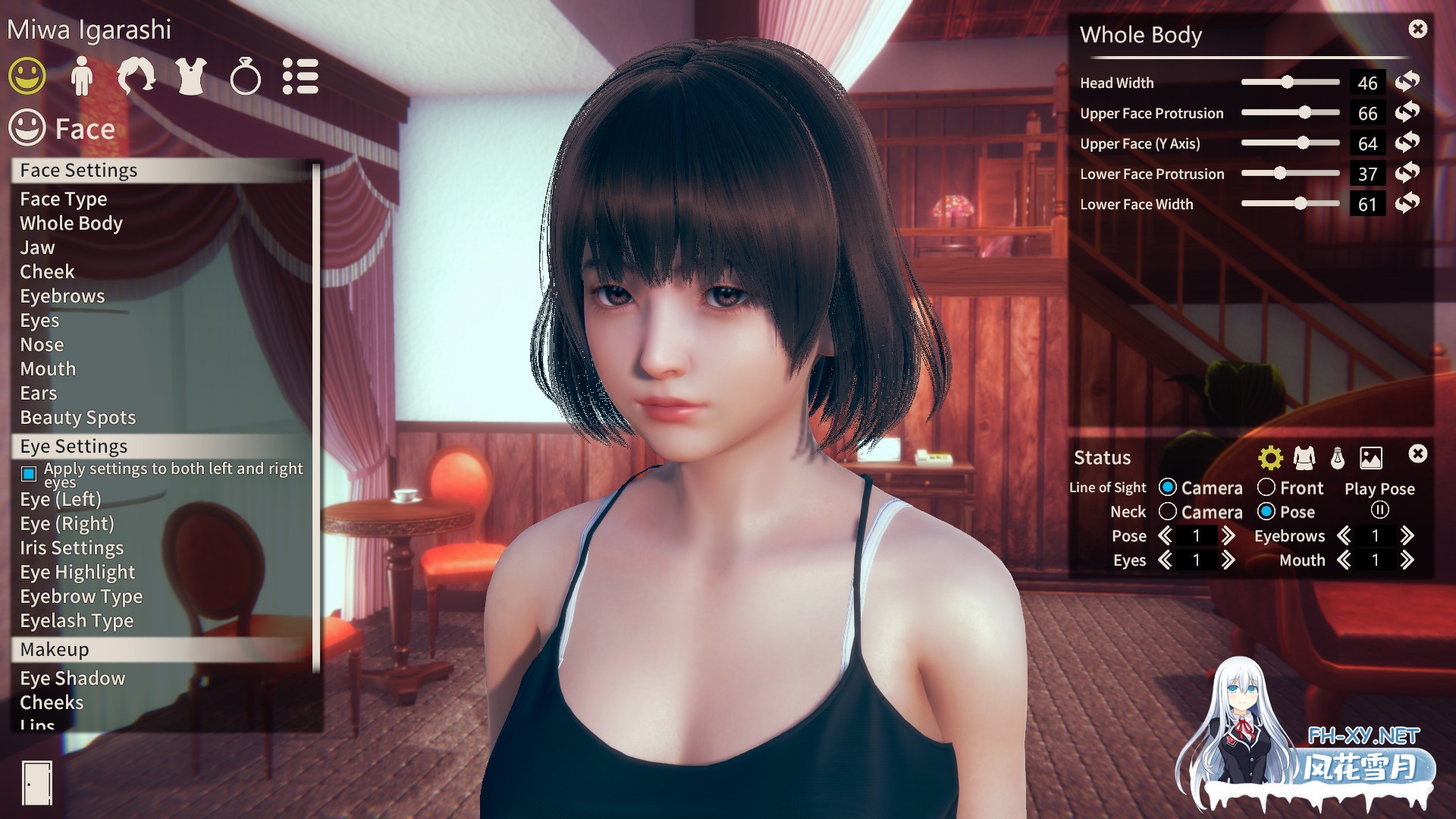The height and width of the screenshot is (819, 1456).
Task: Open the Whole Body settings entry
Action: tap(71, 223)
